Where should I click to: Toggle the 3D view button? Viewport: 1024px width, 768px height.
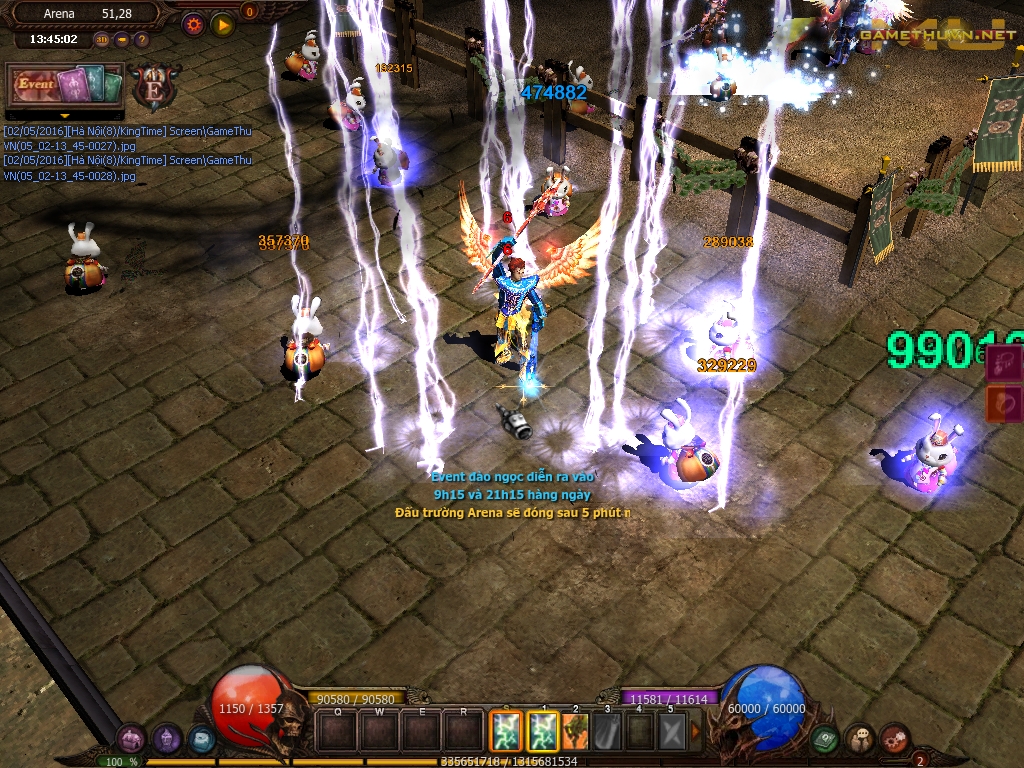click(102, 40)
